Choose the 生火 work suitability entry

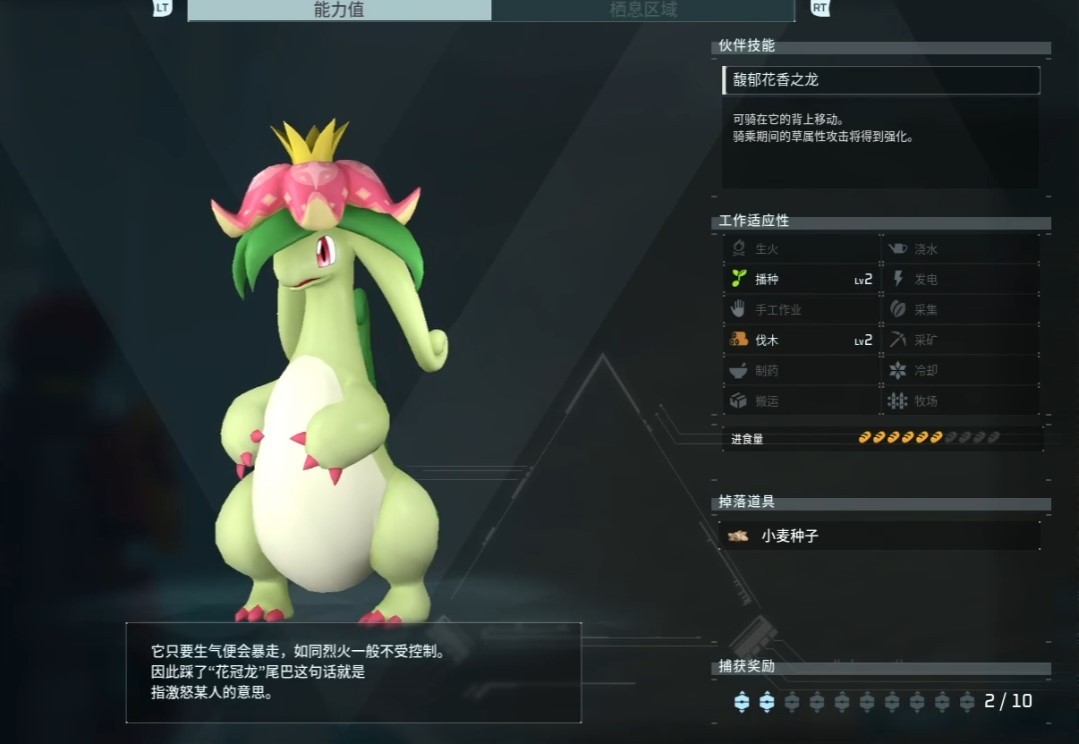click(x=802, y=249)
